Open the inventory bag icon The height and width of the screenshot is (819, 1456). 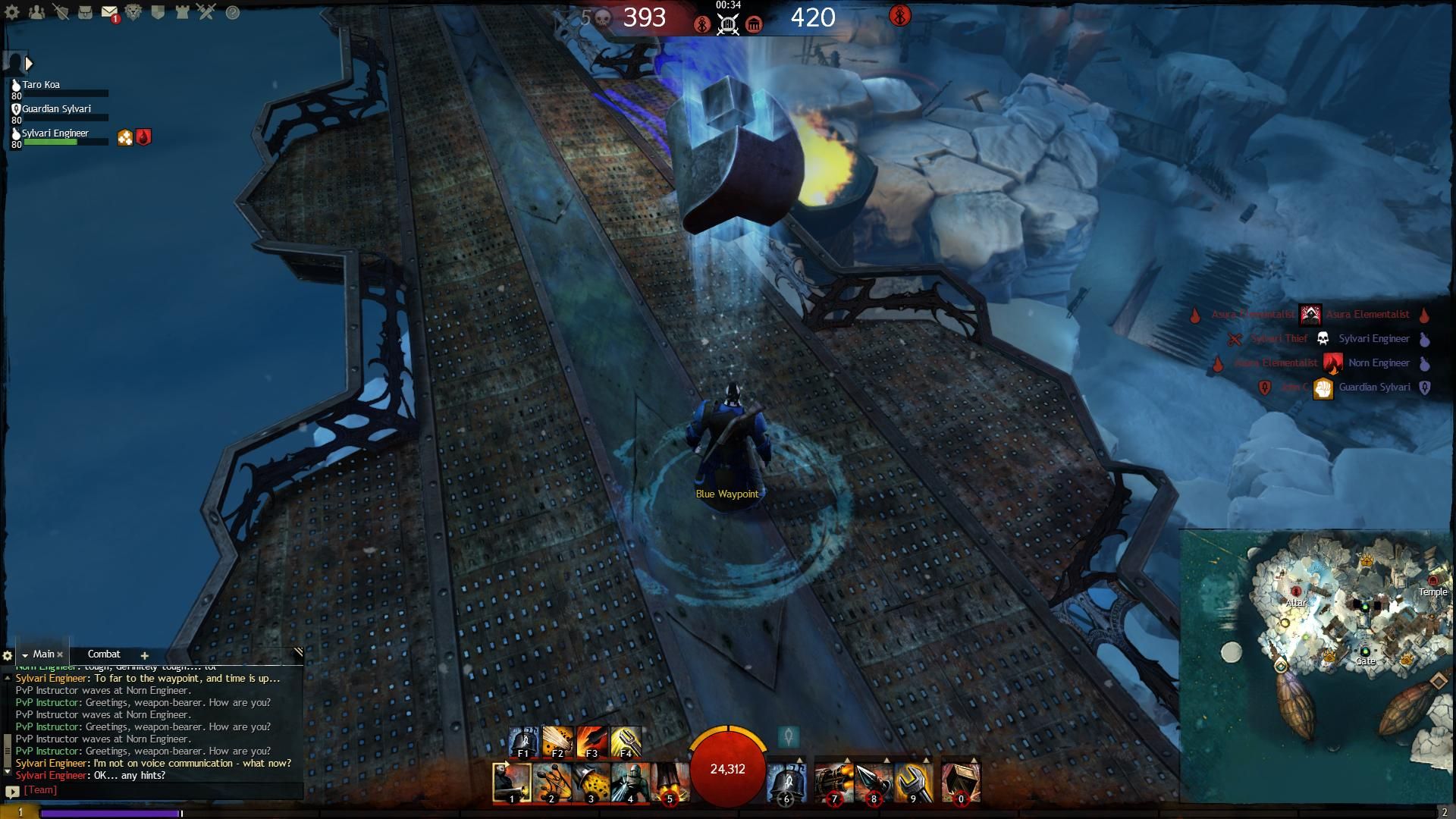[x=85, y=12]
